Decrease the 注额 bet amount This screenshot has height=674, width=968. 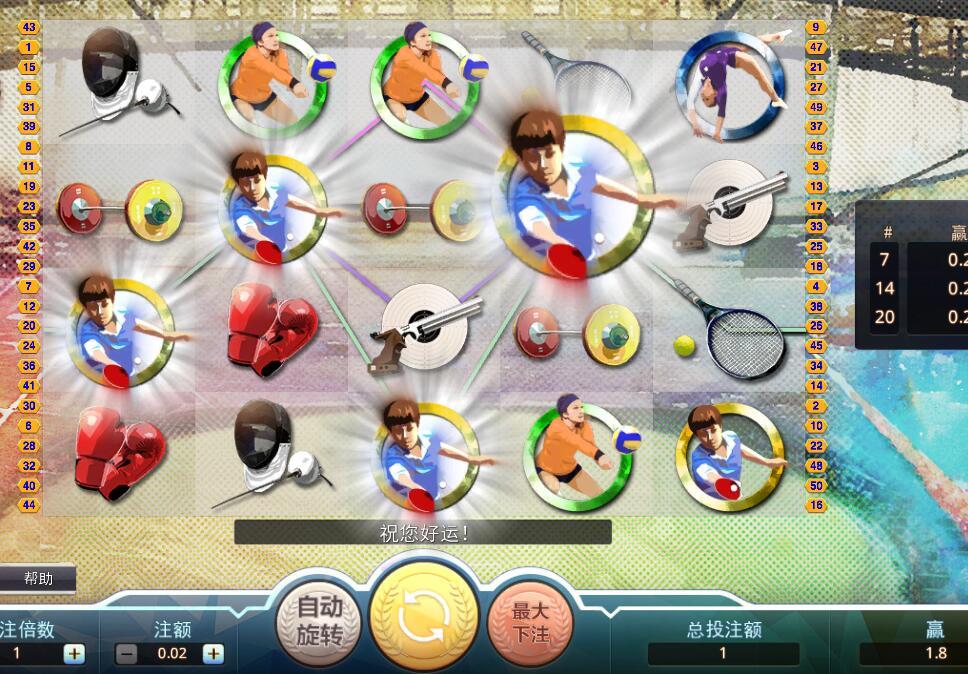click(x=127, y=654)
